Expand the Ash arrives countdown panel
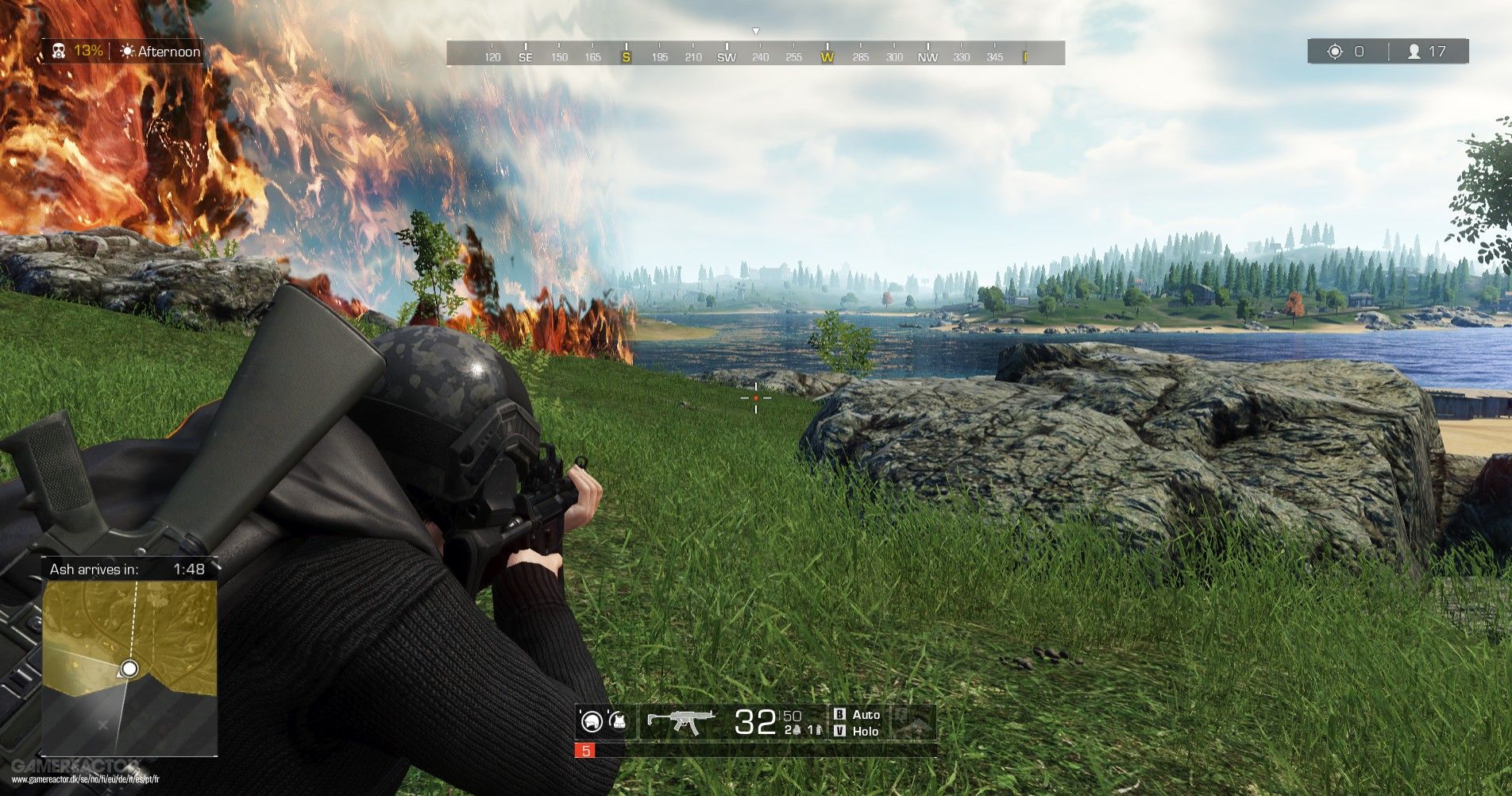The height and width of the screenshot is (796, 1512). tap(127, 570)
